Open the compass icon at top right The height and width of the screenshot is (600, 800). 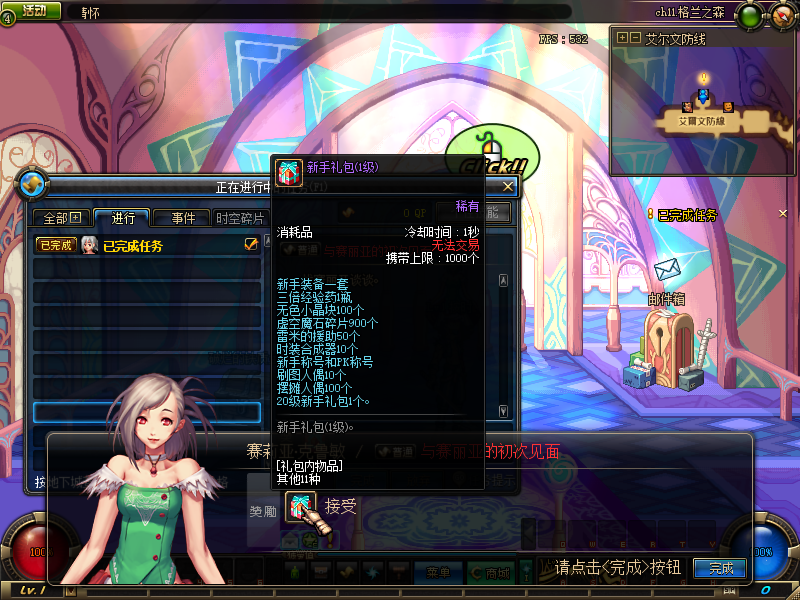coord(783,15)
